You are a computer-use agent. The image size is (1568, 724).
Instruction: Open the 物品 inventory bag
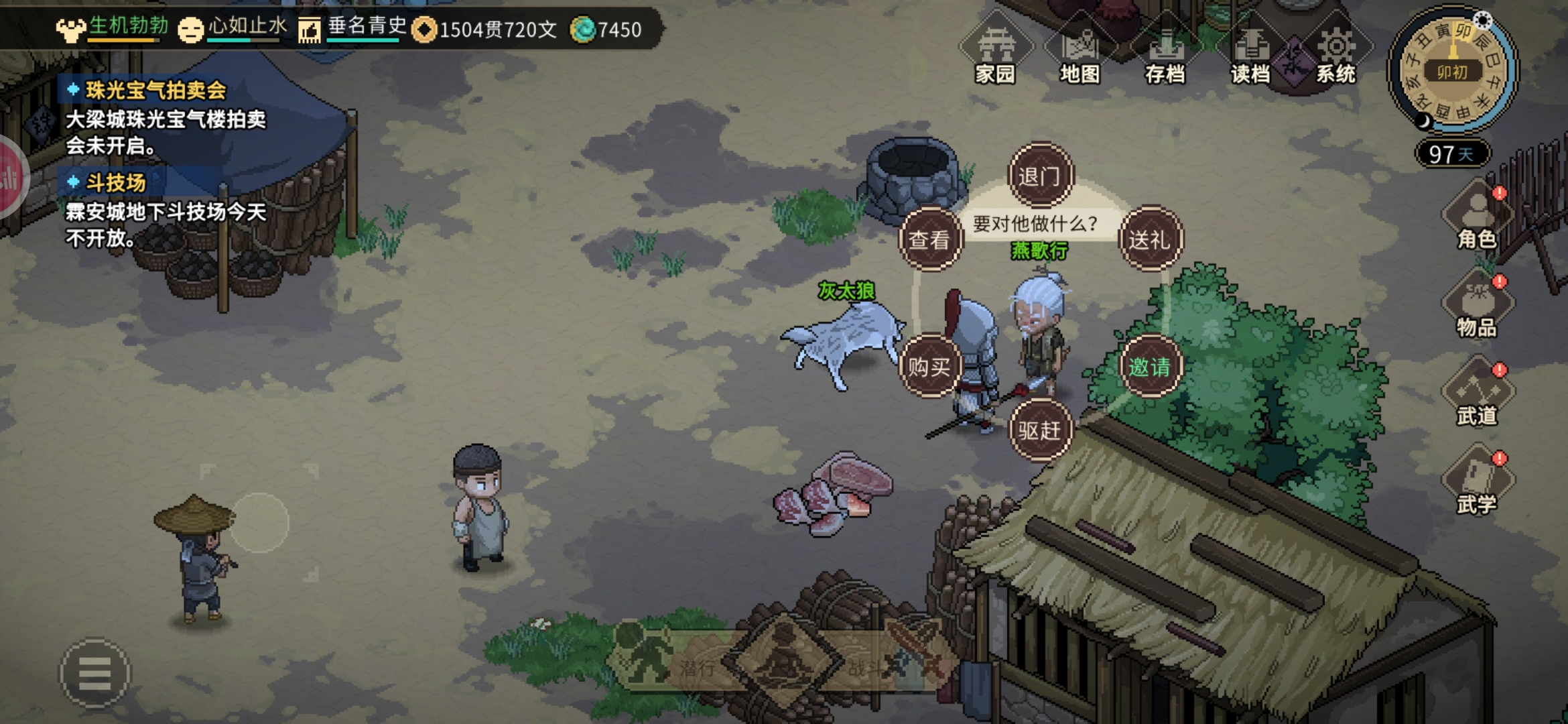coord(1477,308)
